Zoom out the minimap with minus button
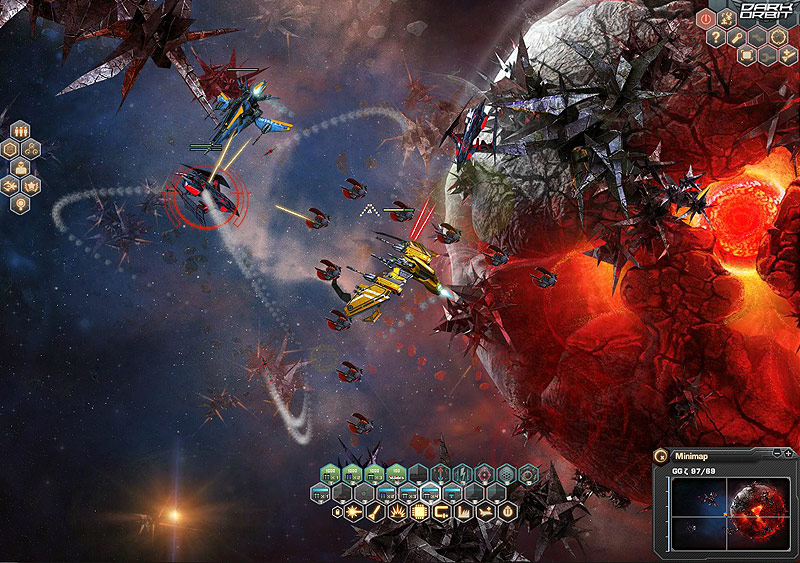The image size is (800, 563). (x=777, y=454)
